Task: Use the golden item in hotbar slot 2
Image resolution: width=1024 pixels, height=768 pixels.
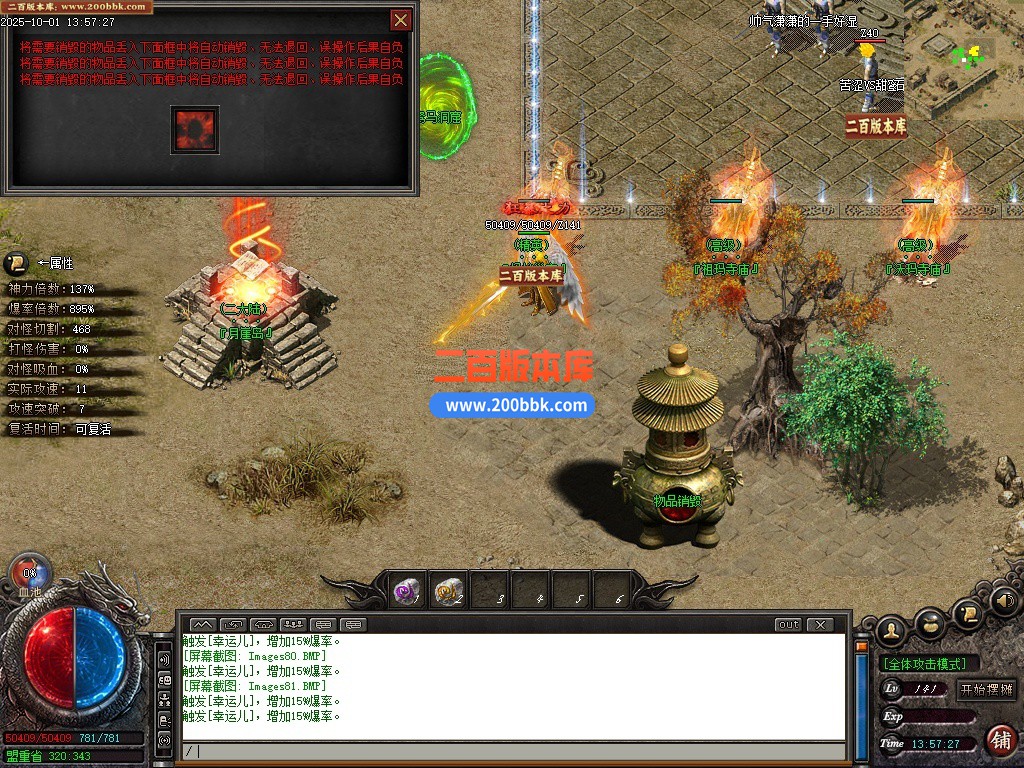Action: (449, 592)
